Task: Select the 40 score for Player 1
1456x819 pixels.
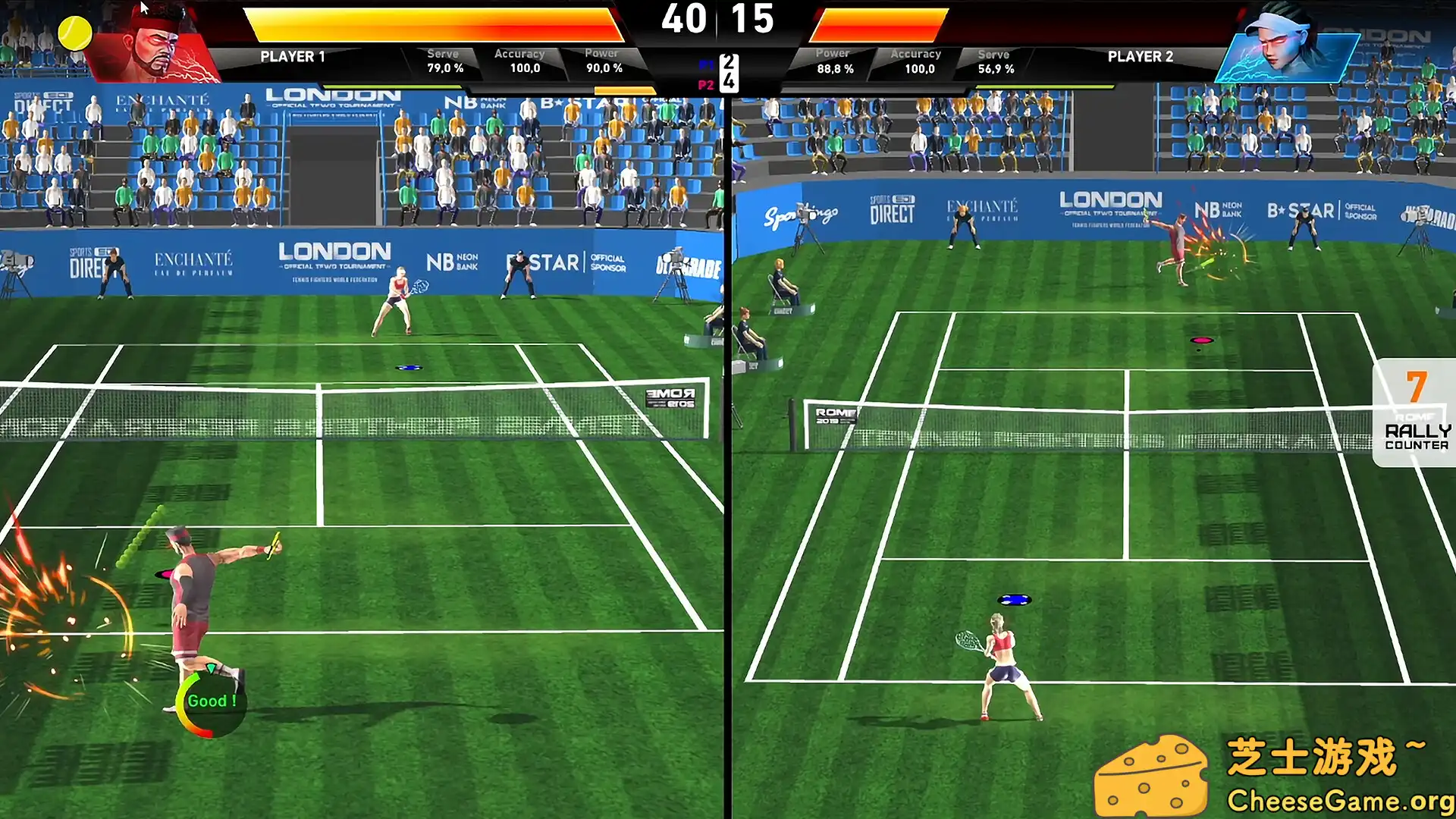Action: [686, 20]
